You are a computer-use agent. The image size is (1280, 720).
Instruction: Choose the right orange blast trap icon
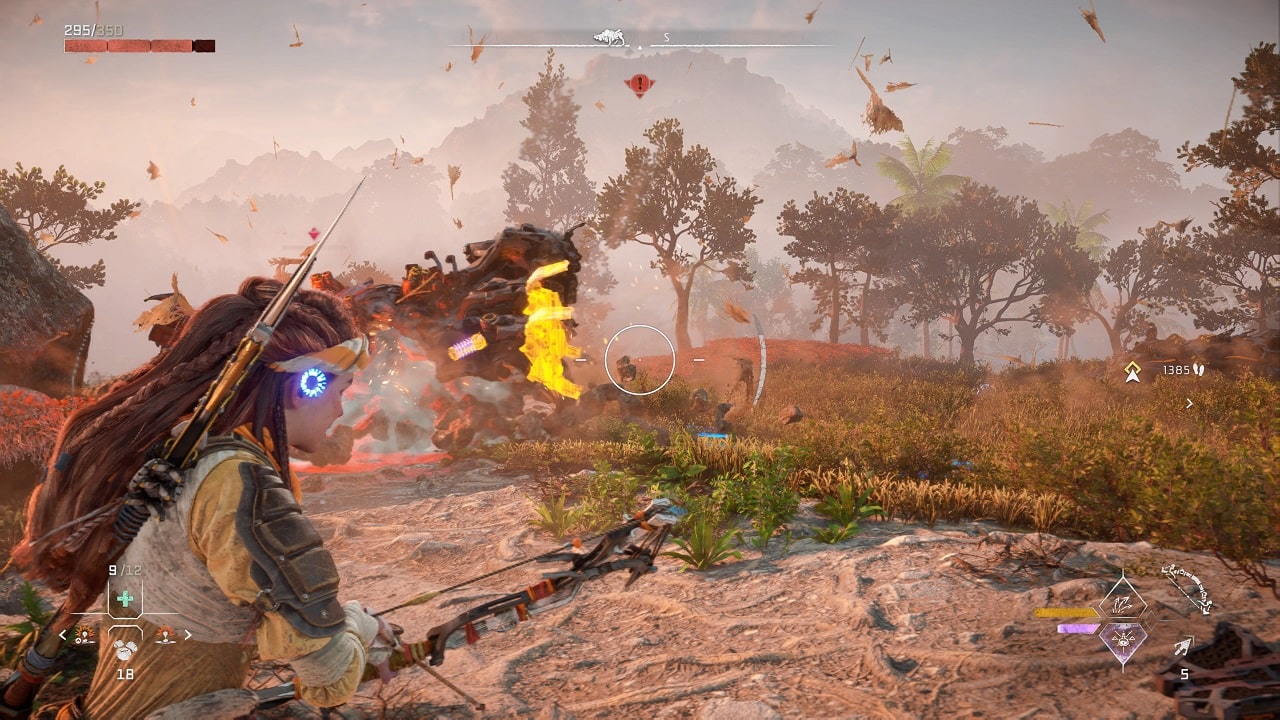click(x=163, y=634)
